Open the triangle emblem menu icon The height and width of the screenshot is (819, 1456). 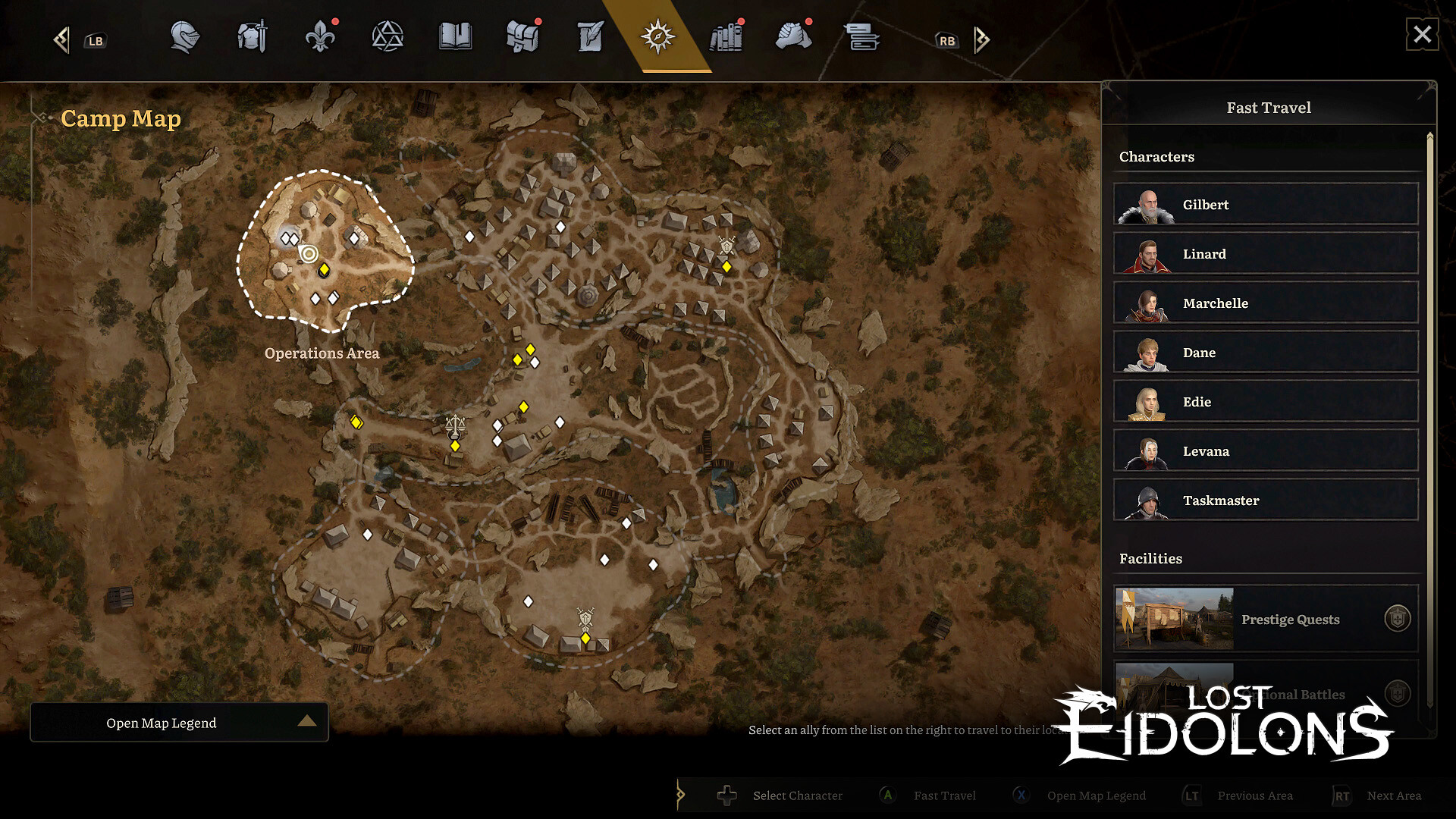[388, 38]
